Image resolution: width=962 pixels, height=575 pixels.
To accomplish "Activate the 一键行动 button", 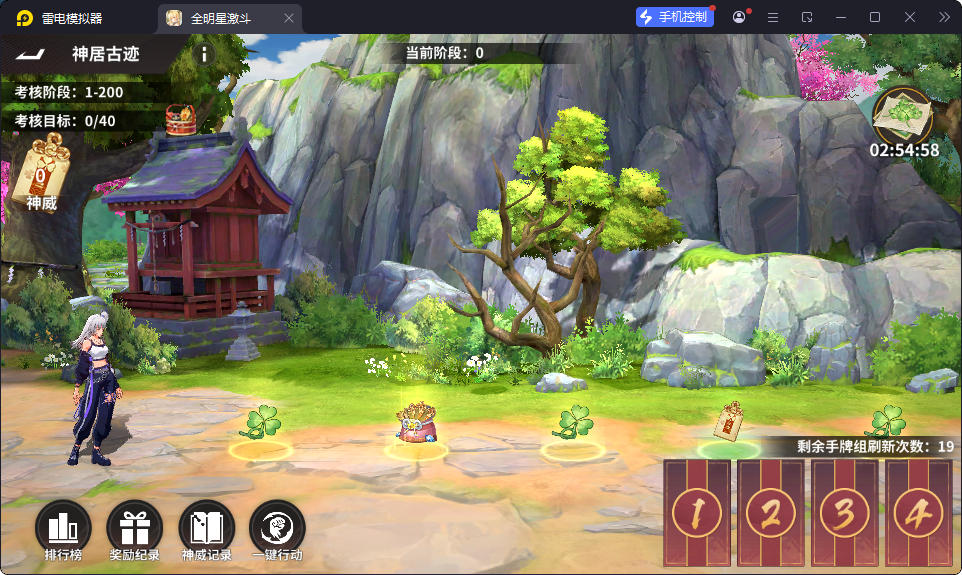I will [x=277, y=527].
